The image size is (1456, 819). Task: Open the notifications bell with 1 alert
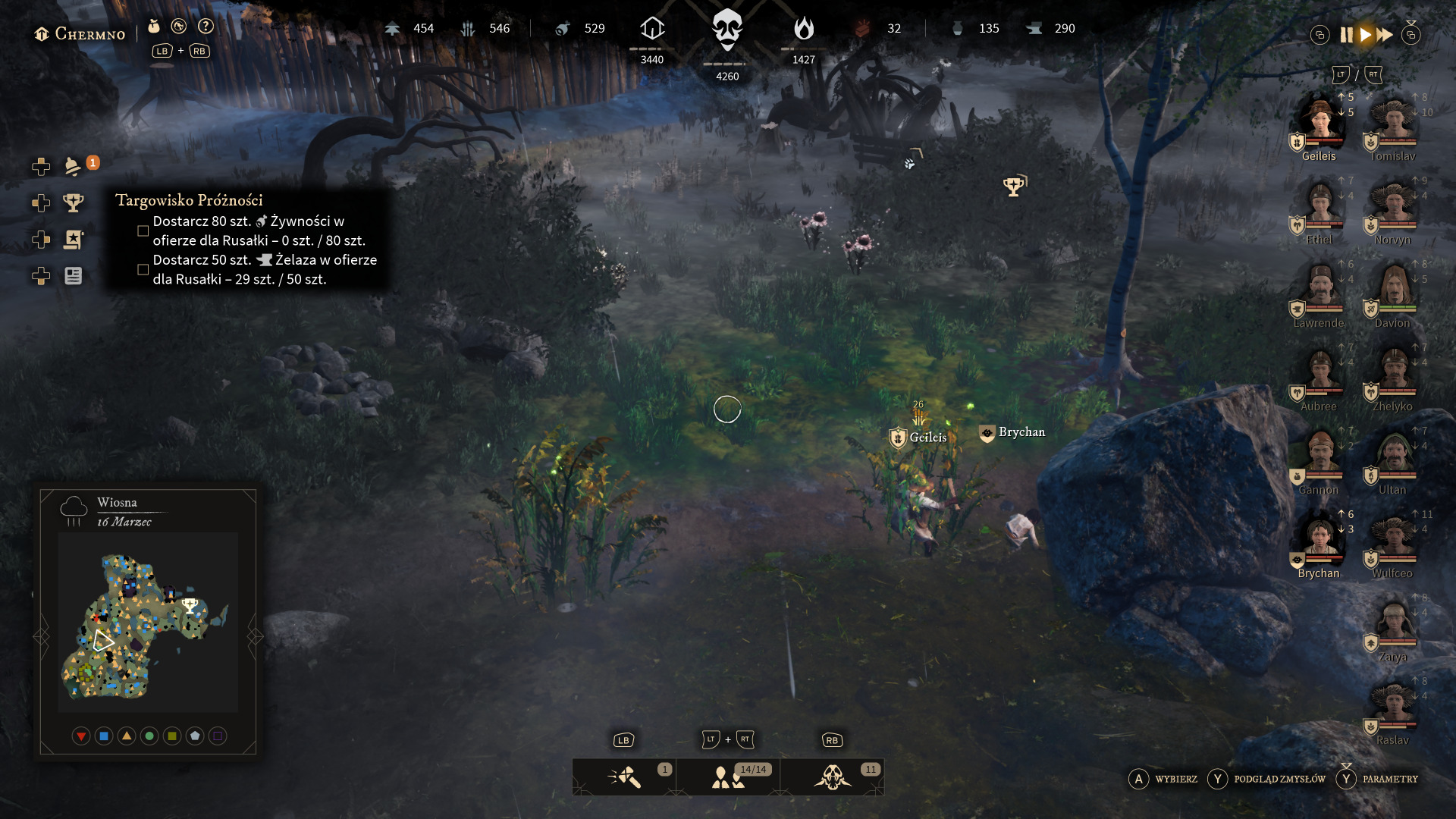74,166
